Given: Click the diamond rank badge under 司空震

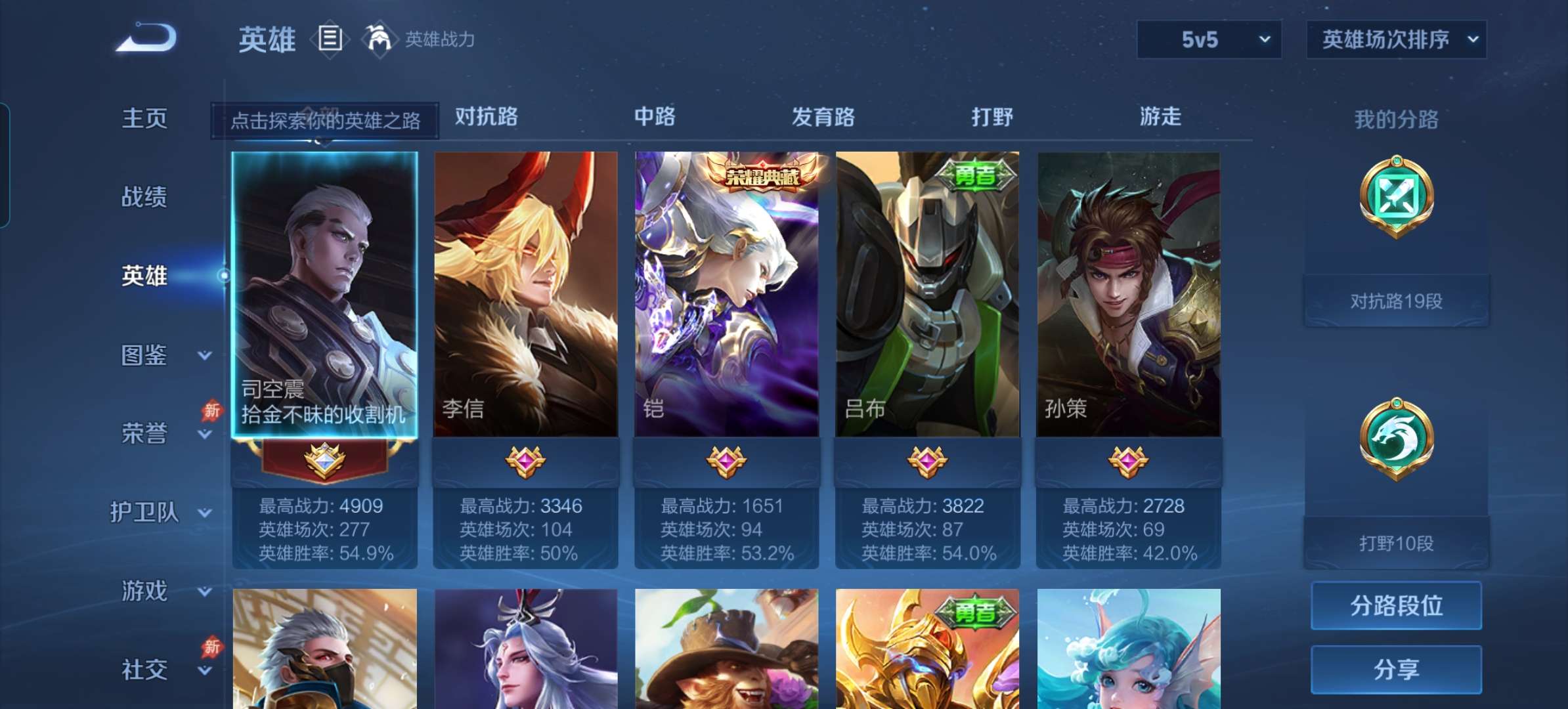Looking at the screenshot, I should click(x=326, y=462).
